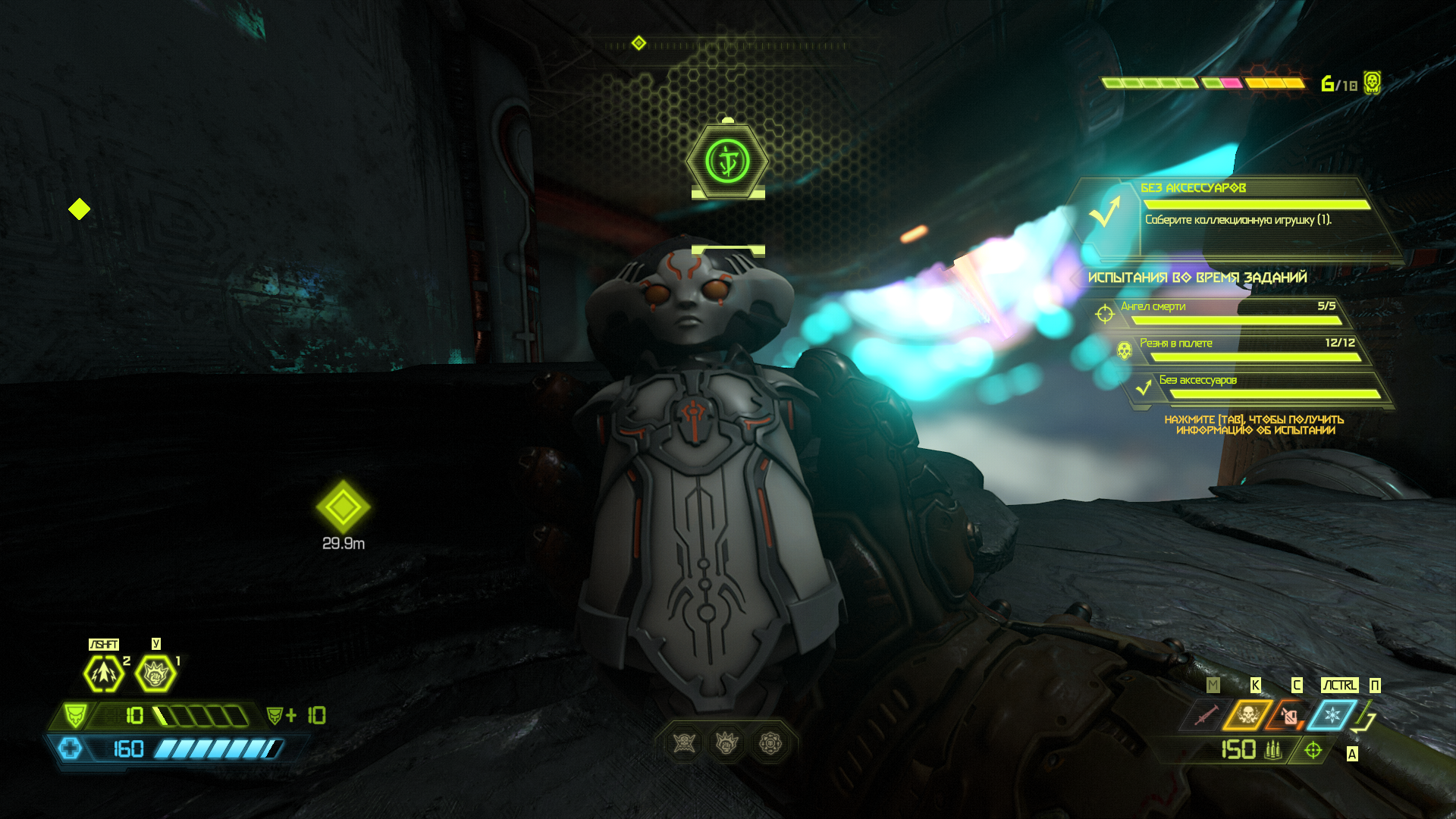
Task: Click the diamond marker on the compass bar
Action: pyautogui.click(x=639, y=43)
